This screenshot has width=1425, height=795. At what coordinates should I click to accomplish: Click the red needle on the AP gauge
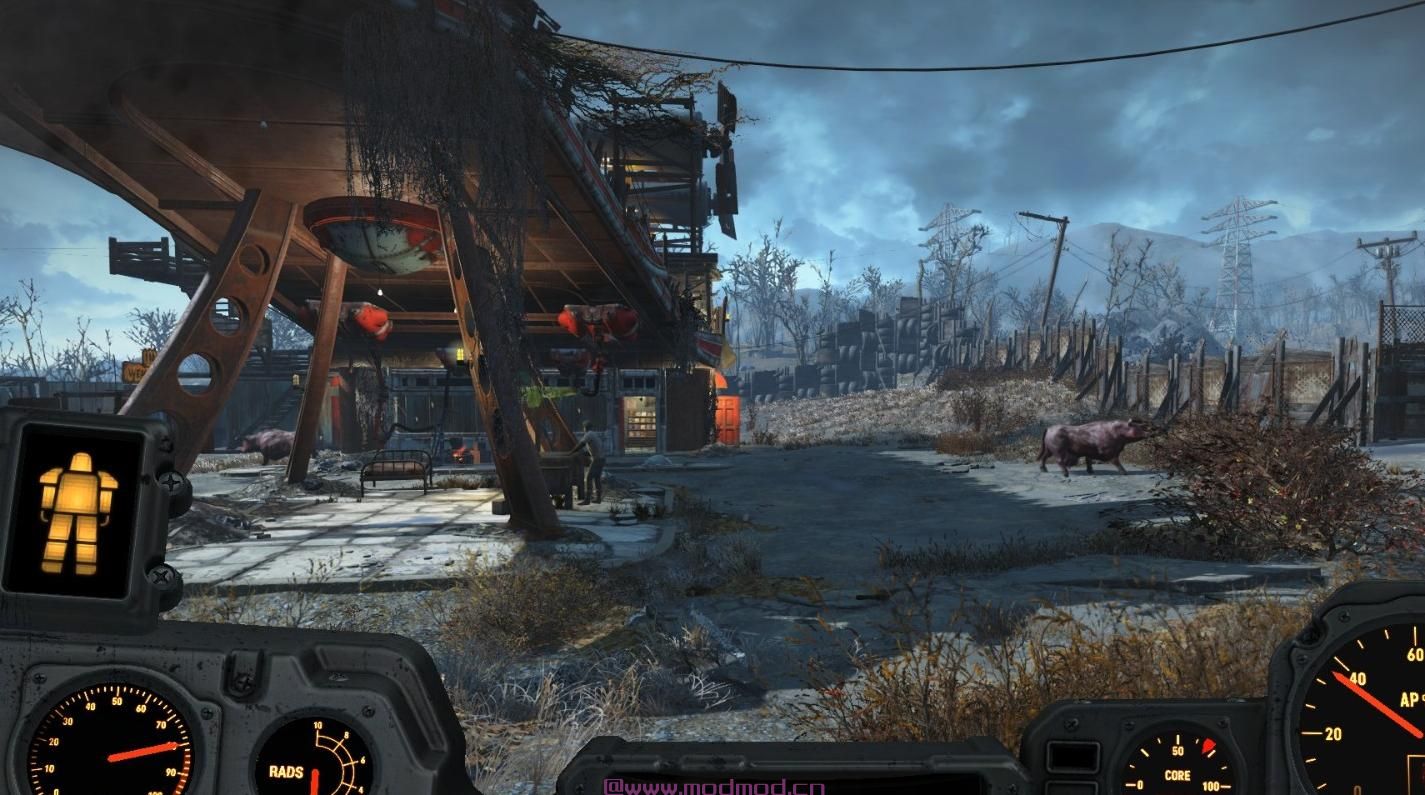(x=1378, y=706)
